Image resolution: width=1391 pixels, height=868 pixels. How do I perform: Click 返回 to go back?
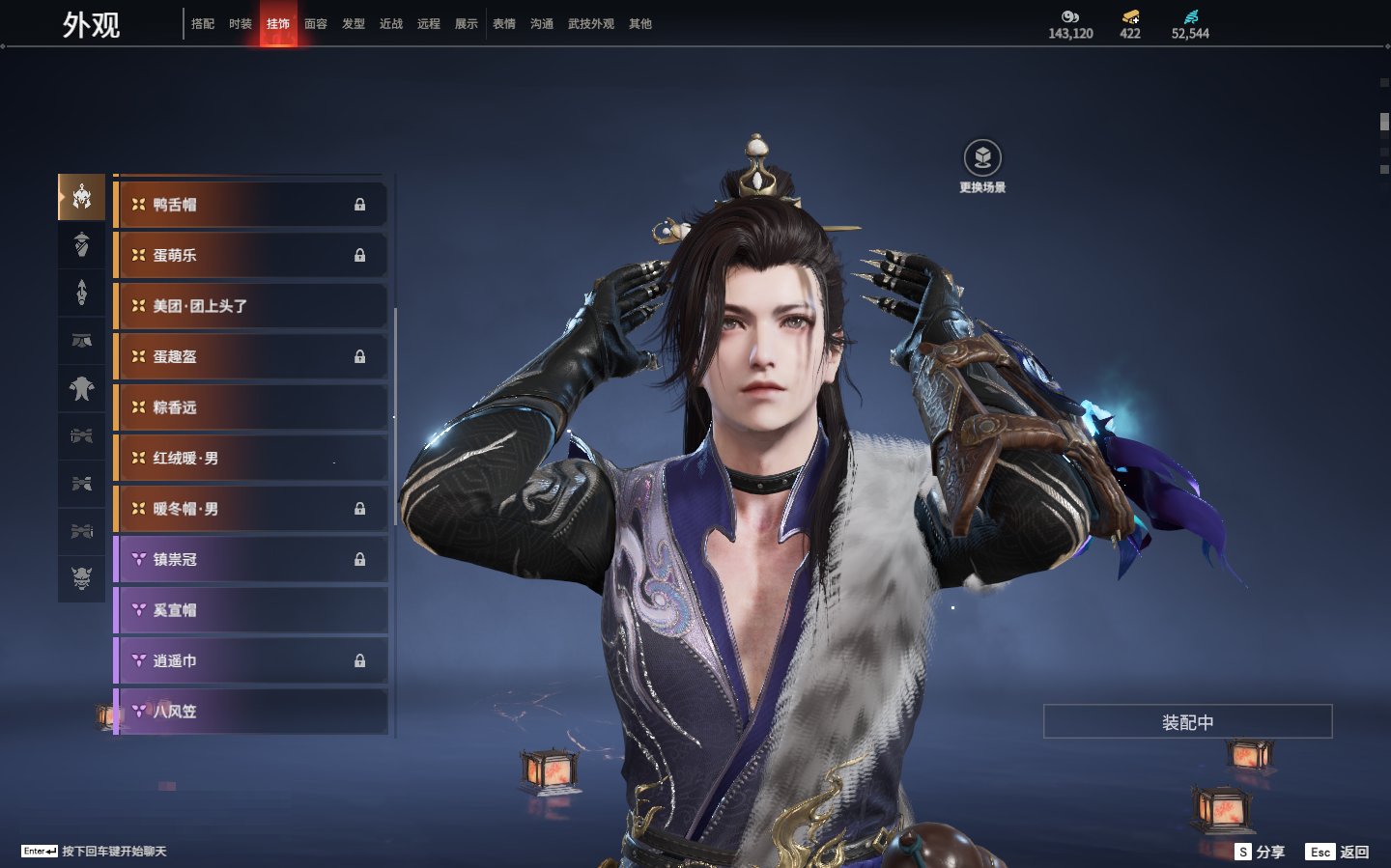click(1338, 852)
